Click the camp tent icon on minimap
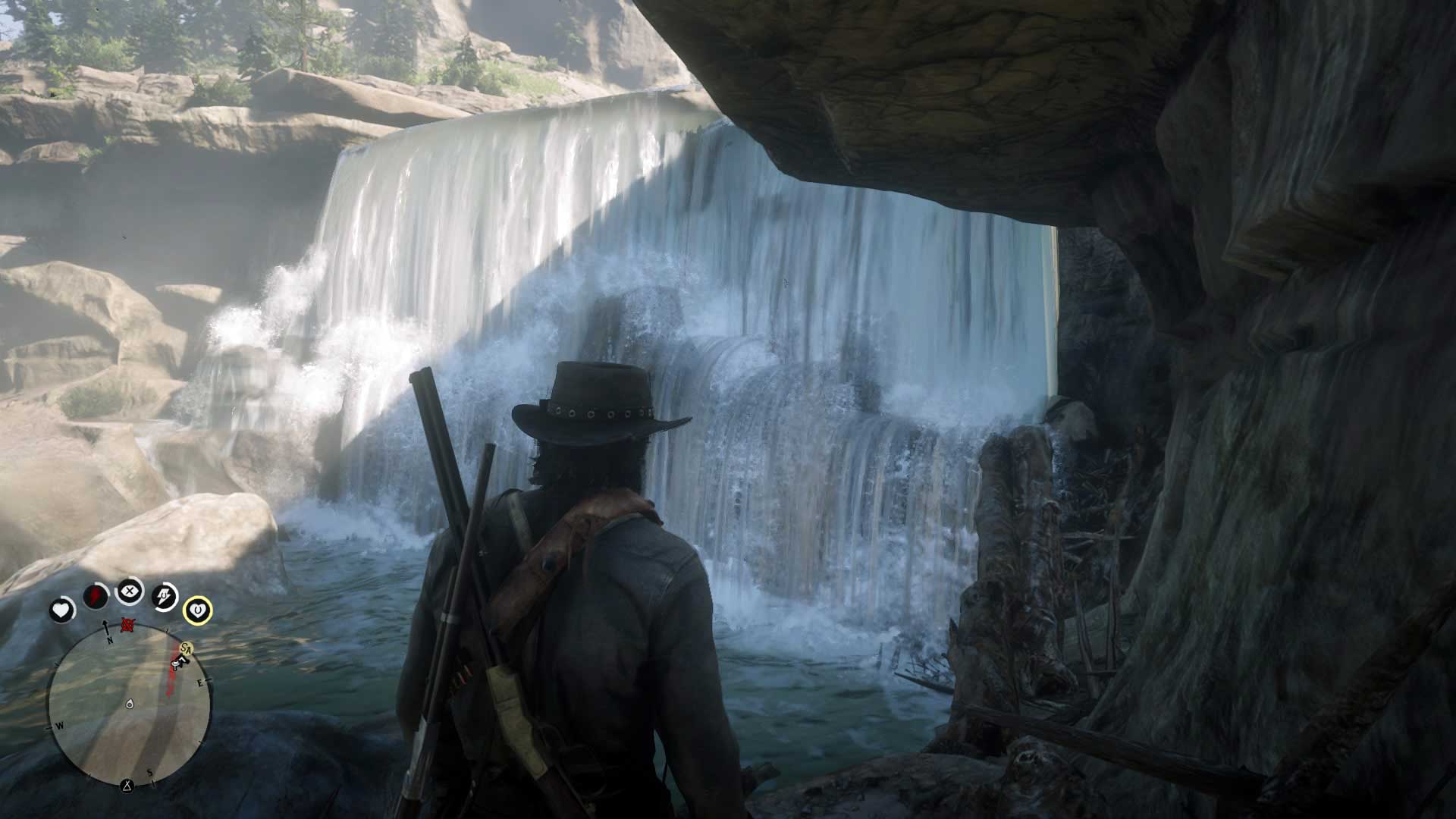 pyautogui.click(x=127, y=784)
